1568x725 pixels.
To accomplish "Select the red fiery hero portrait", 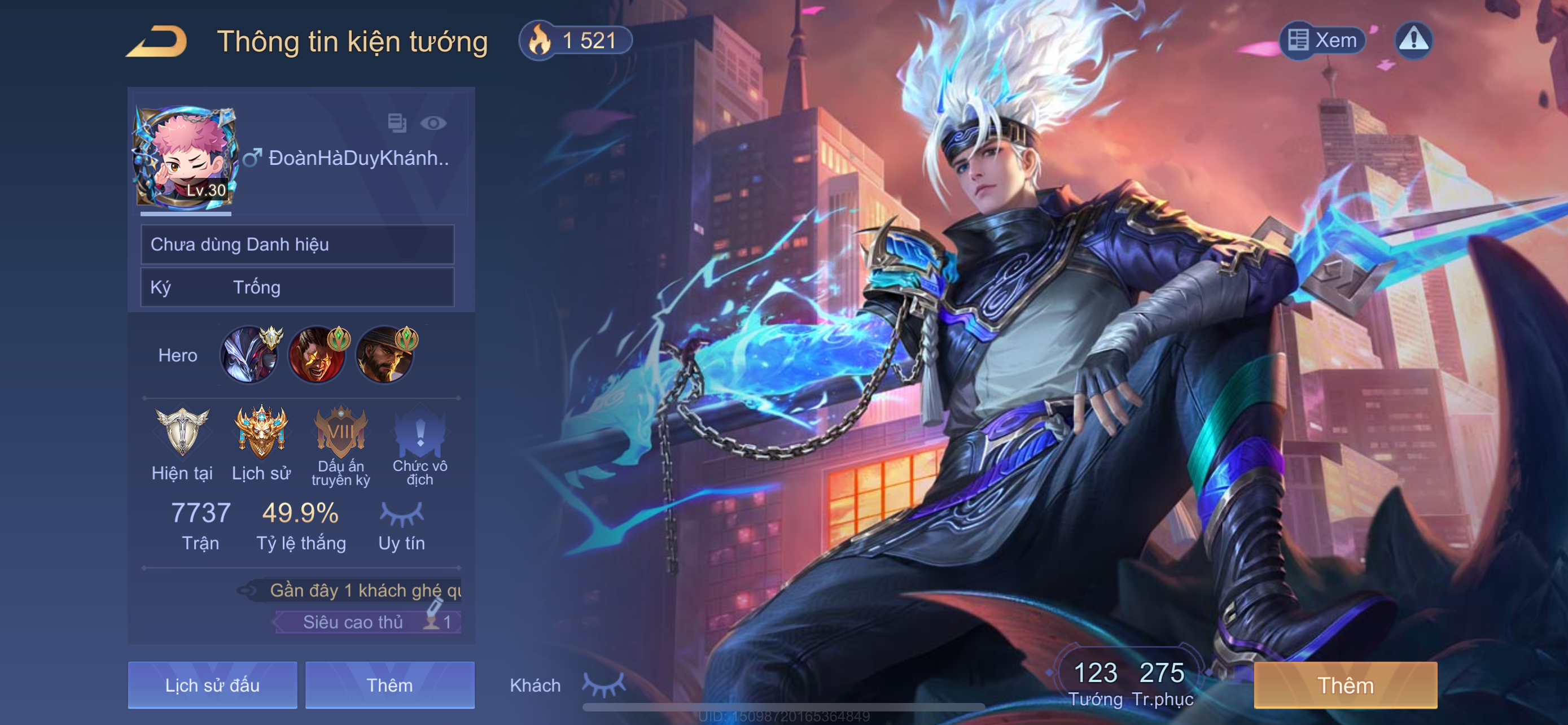I will click(x=317, y=355).
